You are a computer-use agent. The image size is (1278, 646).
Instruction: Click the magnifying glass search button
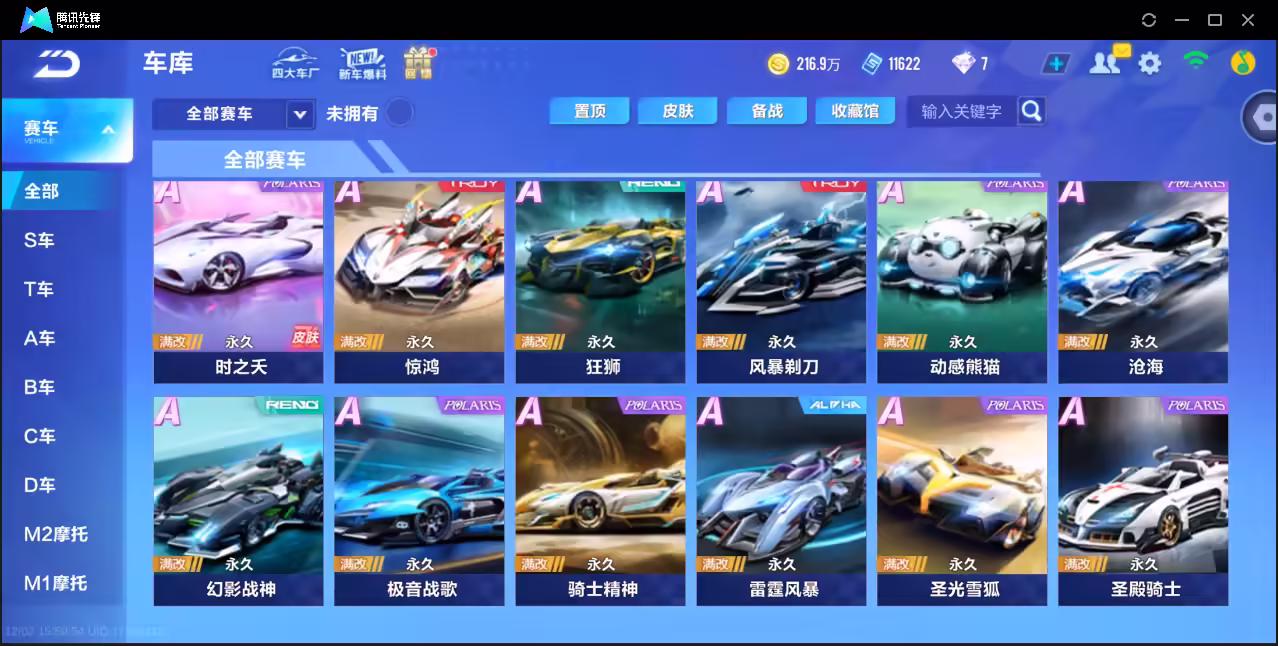pos(1031,111)
